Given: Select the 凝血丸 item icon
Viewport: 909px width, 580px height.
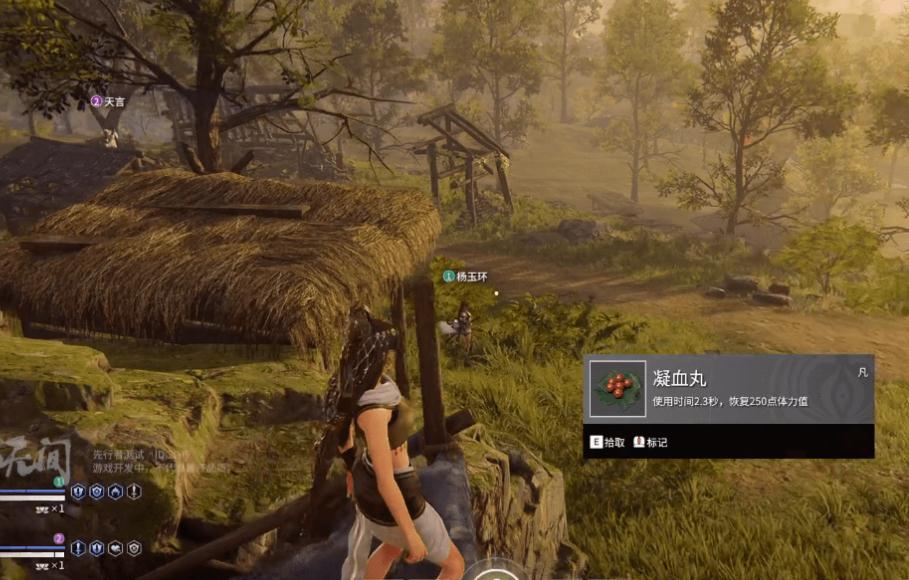Looking at the screenshot, I should point(617,389).
